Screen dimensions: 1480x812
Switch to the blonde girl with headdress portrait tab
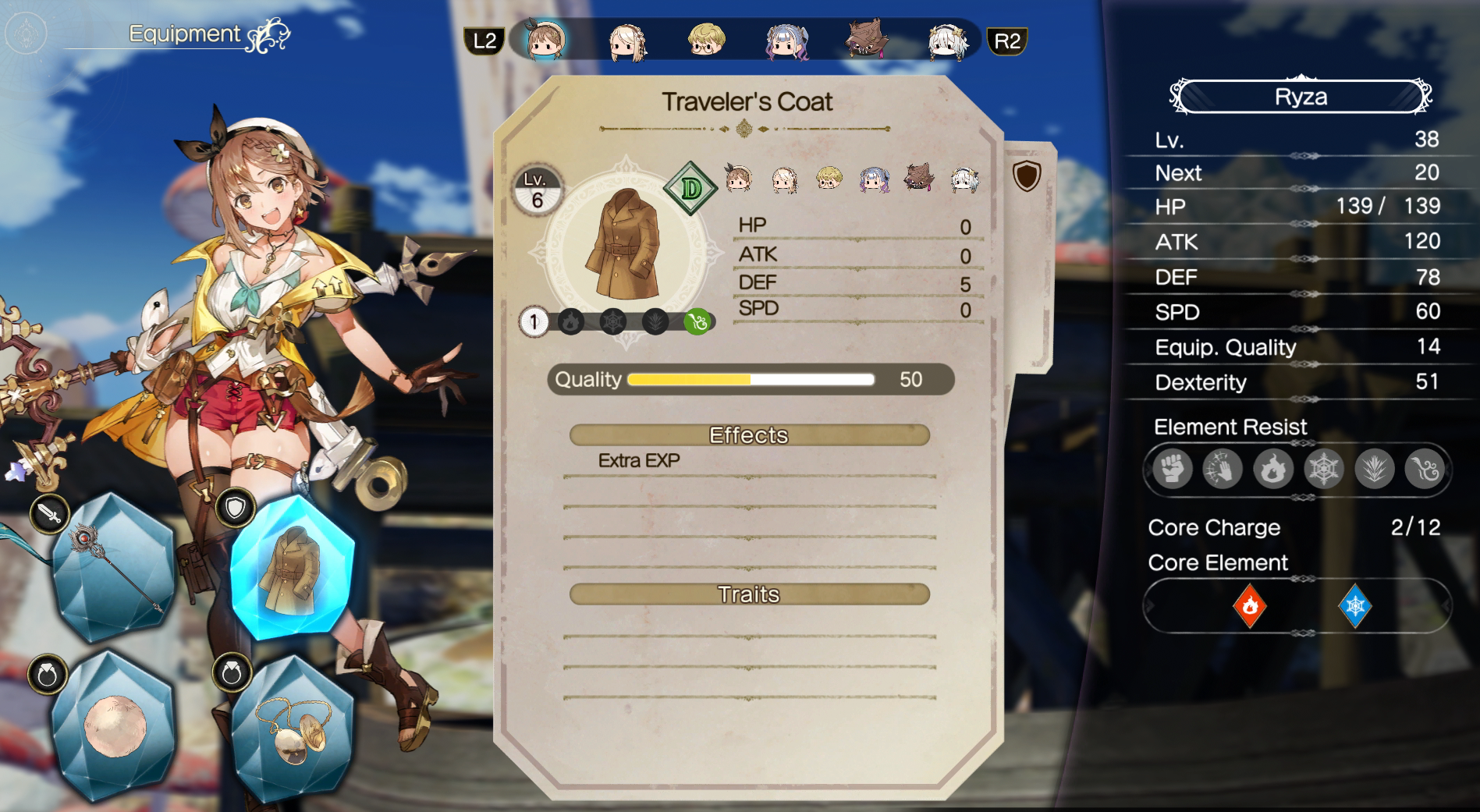(626, 41)
